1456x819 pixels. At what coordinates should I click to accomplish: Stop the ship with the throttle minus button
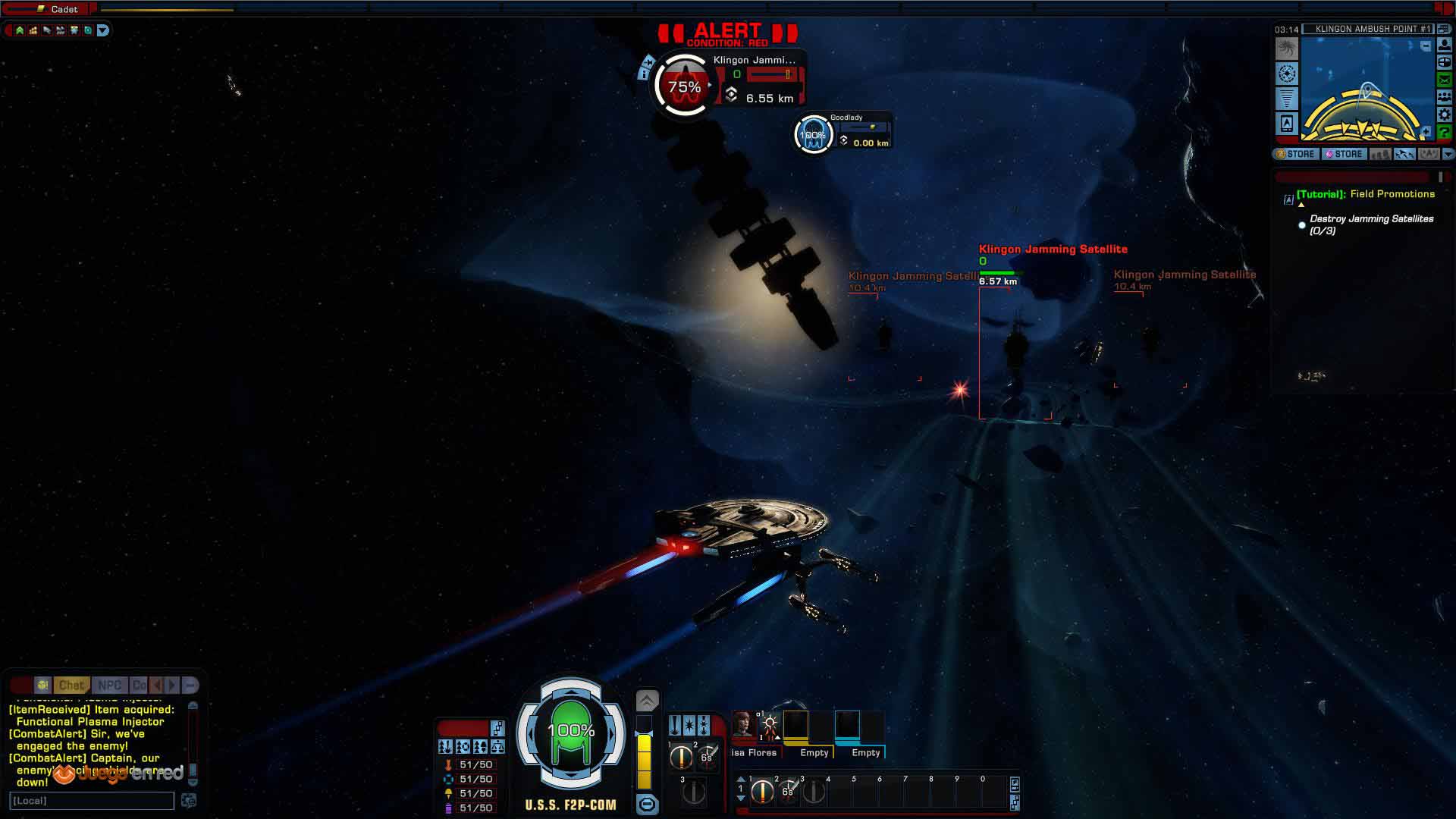(x=647, y=804)
